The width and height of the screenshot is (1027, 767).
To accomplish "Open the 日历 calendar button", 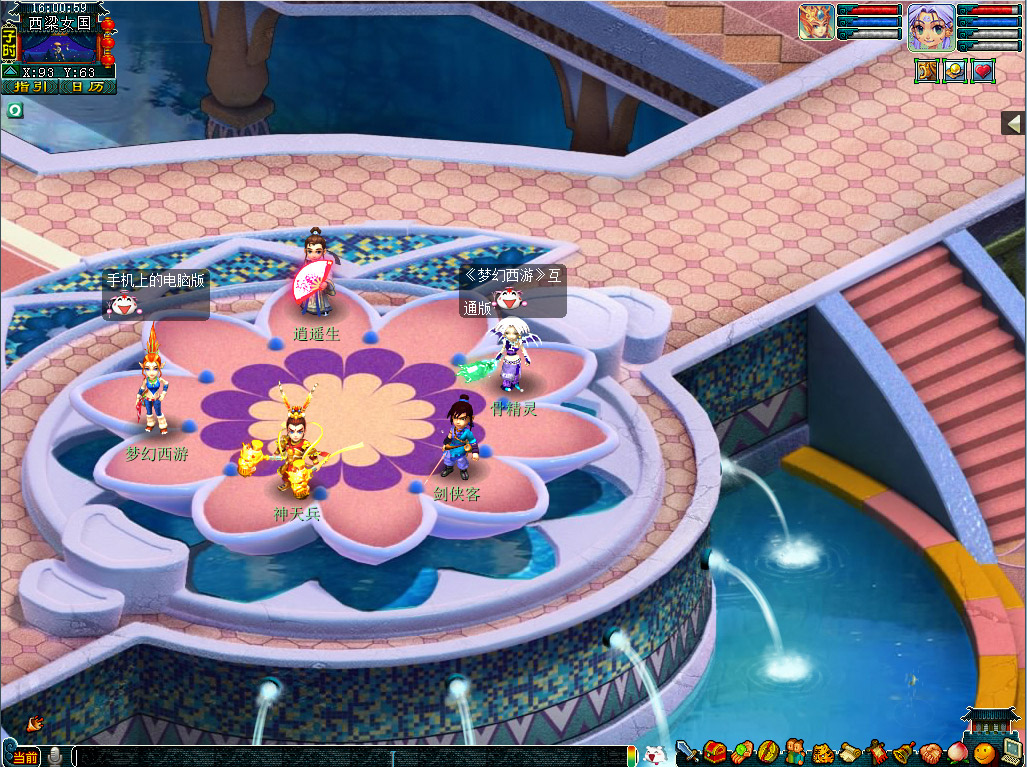I will 87,87.
